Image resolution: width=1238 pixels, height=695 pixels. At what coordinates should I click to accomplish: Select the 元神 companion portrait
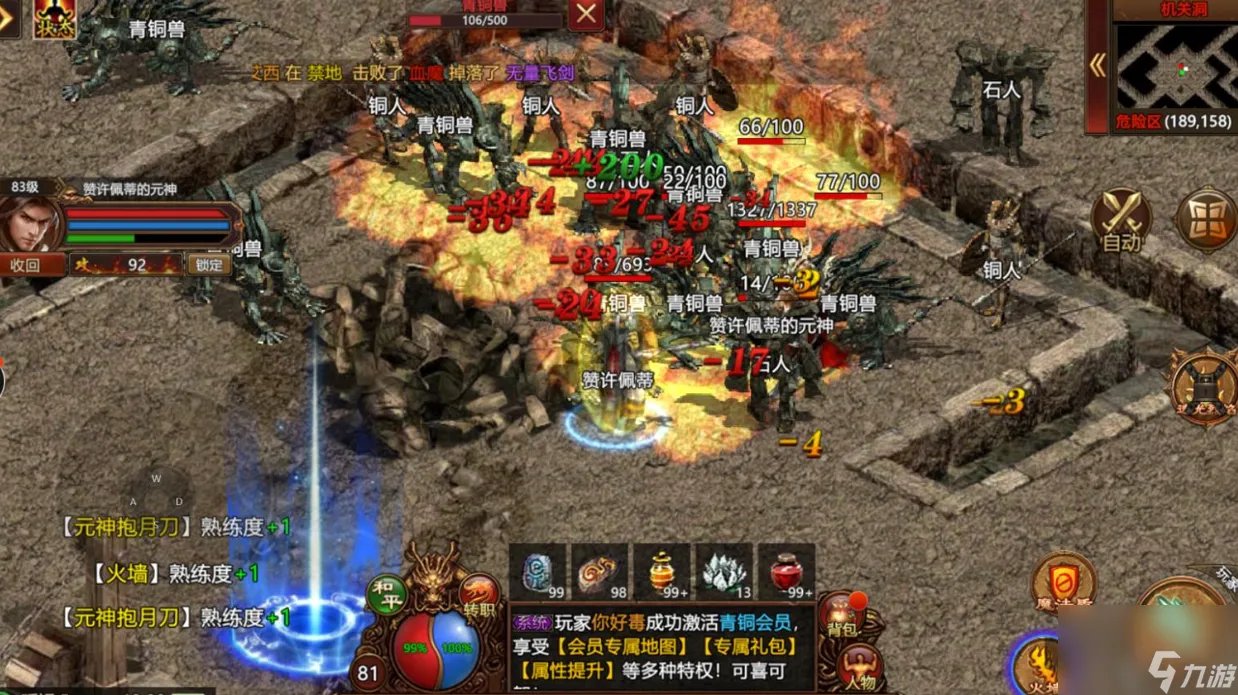[x=32, y=222]
